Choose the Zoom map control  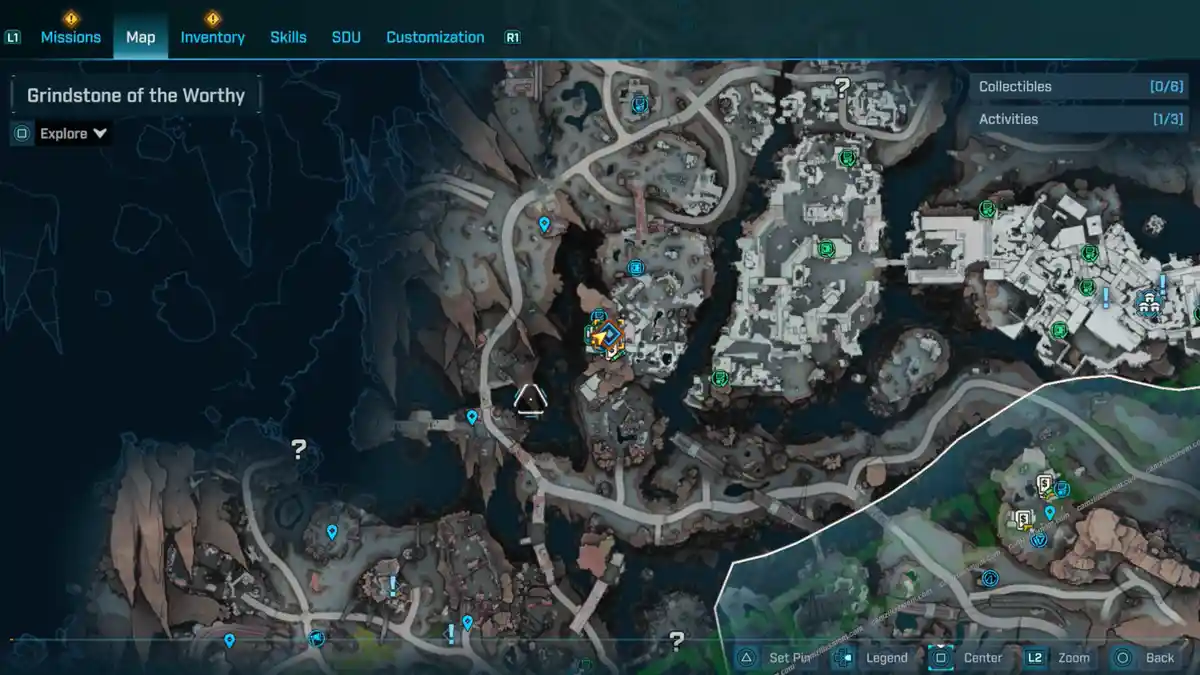point(1060,657)
